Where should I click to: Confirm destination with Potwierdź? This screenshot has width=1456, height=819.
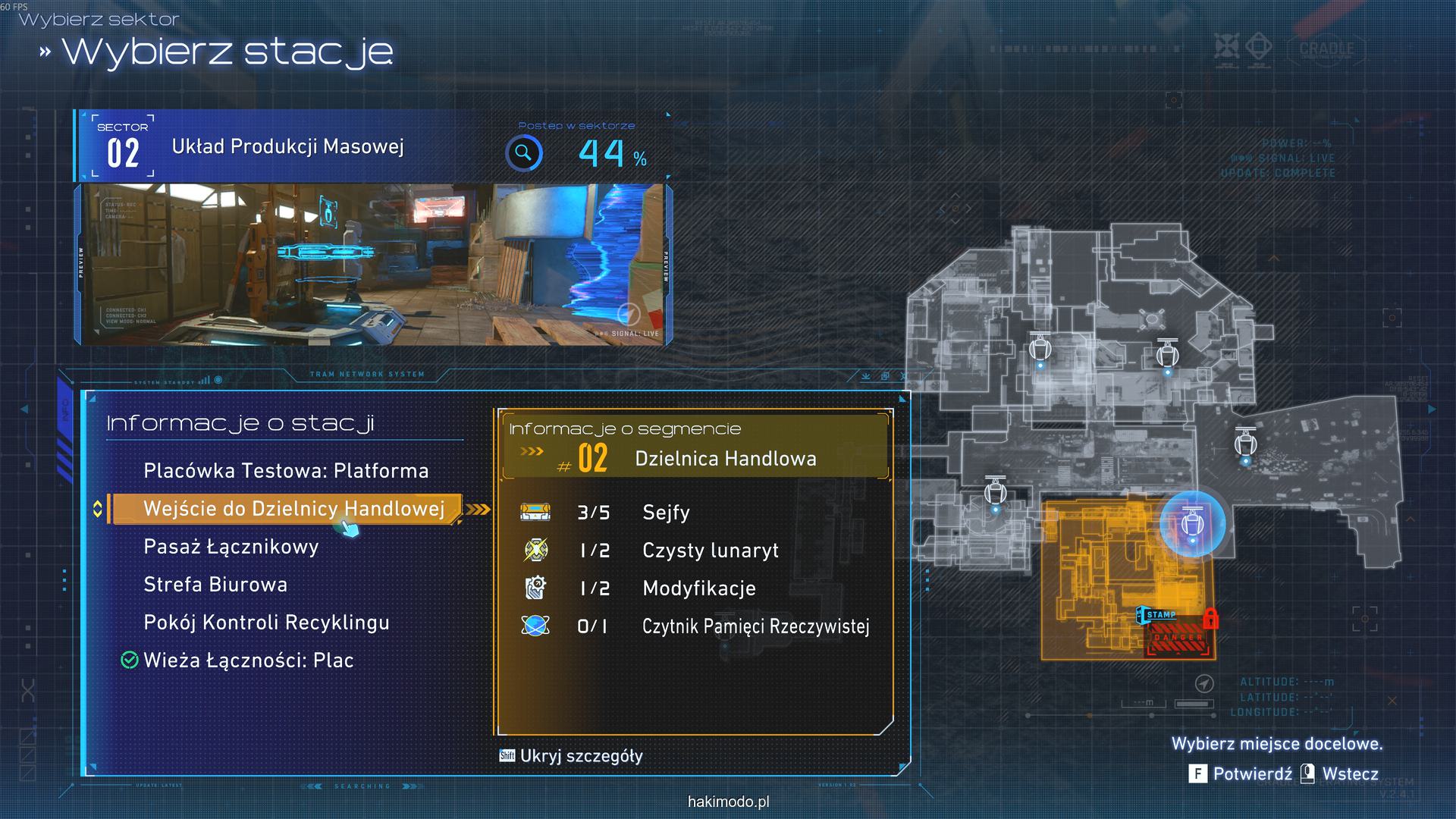[x=1243, y=773]
